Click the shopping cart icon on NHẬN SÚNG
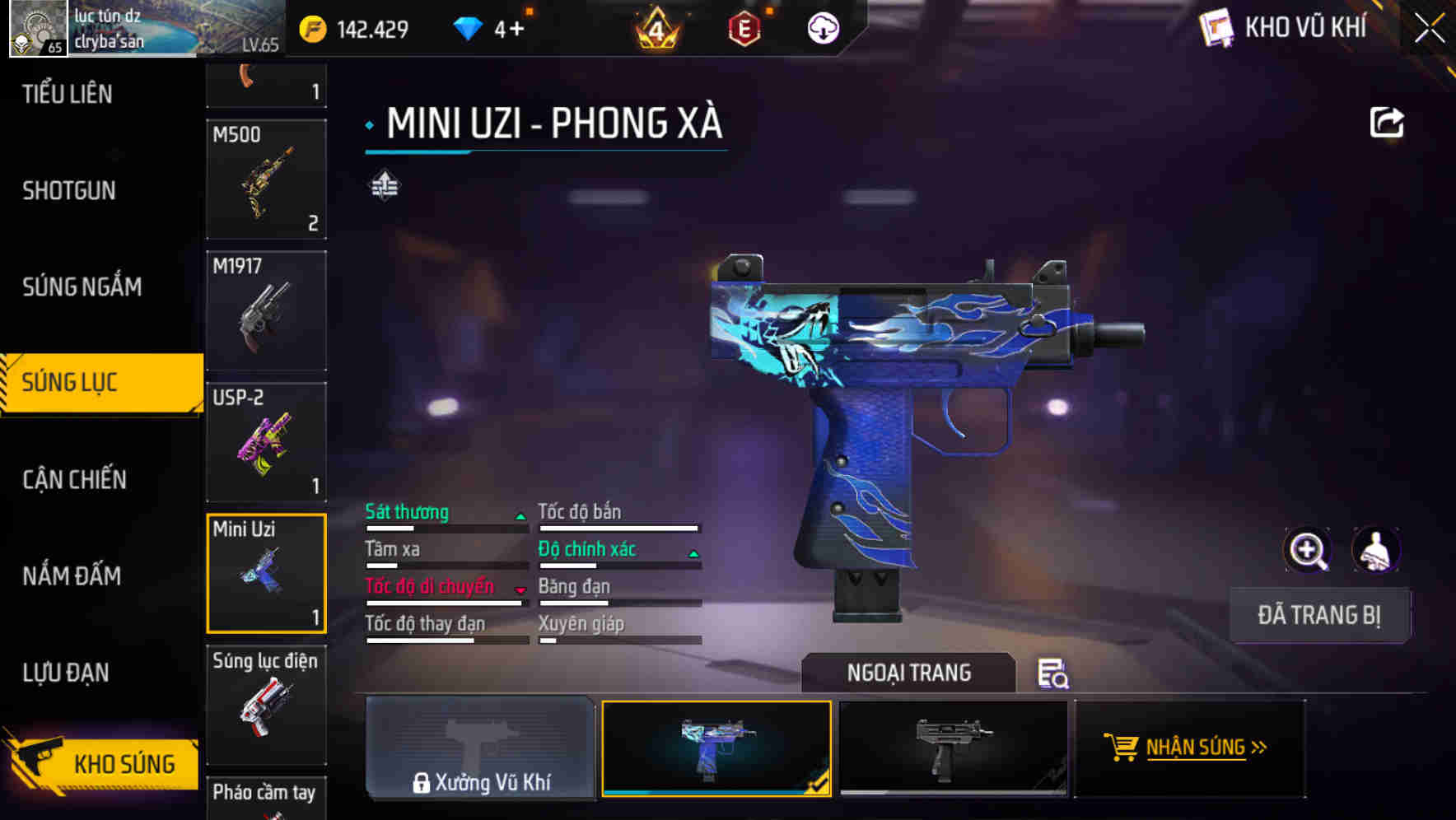 (1122, 748)
